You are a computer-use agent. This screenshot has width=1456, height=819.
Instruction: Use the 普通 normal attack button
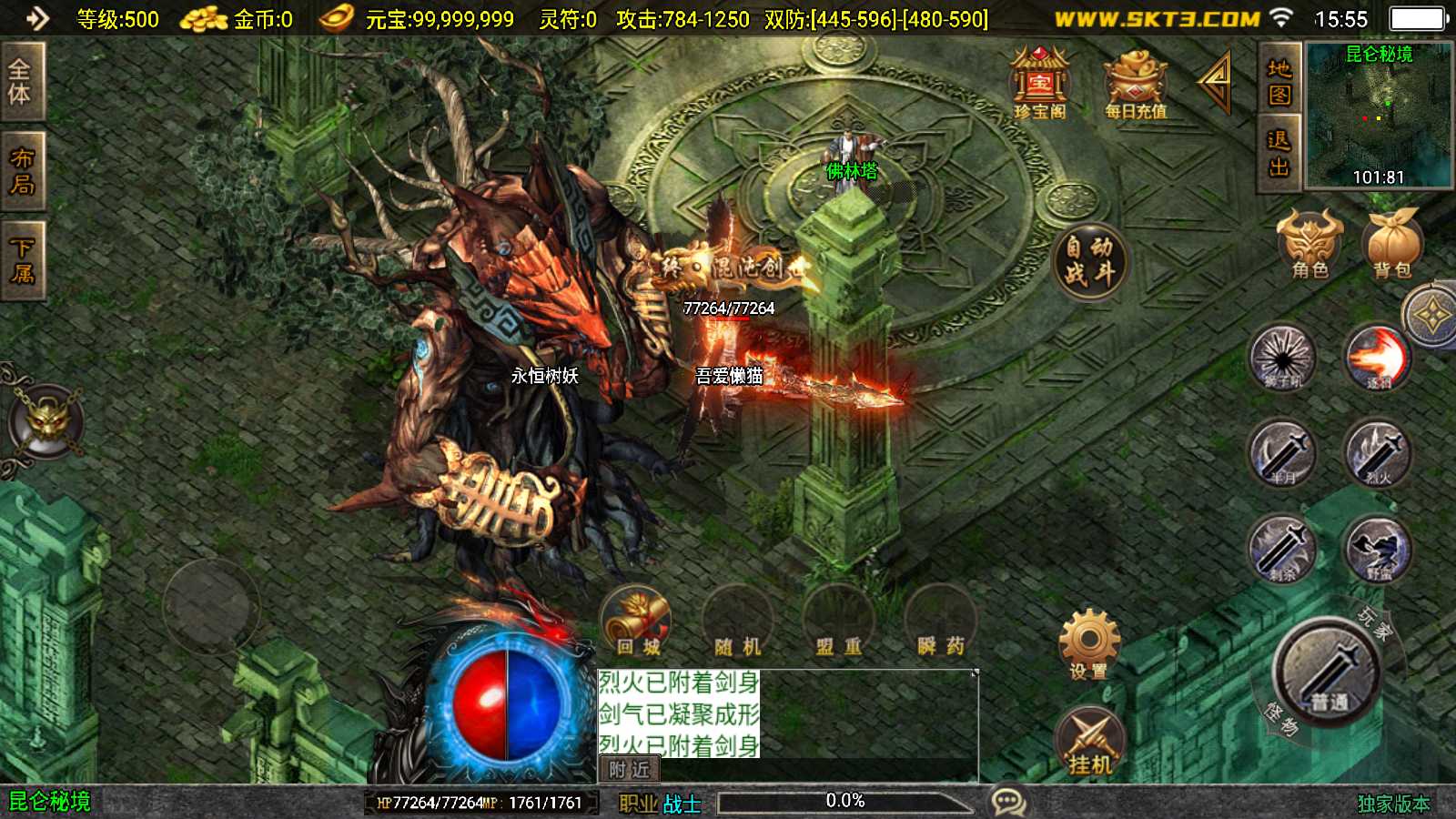tap(1328, 672)
